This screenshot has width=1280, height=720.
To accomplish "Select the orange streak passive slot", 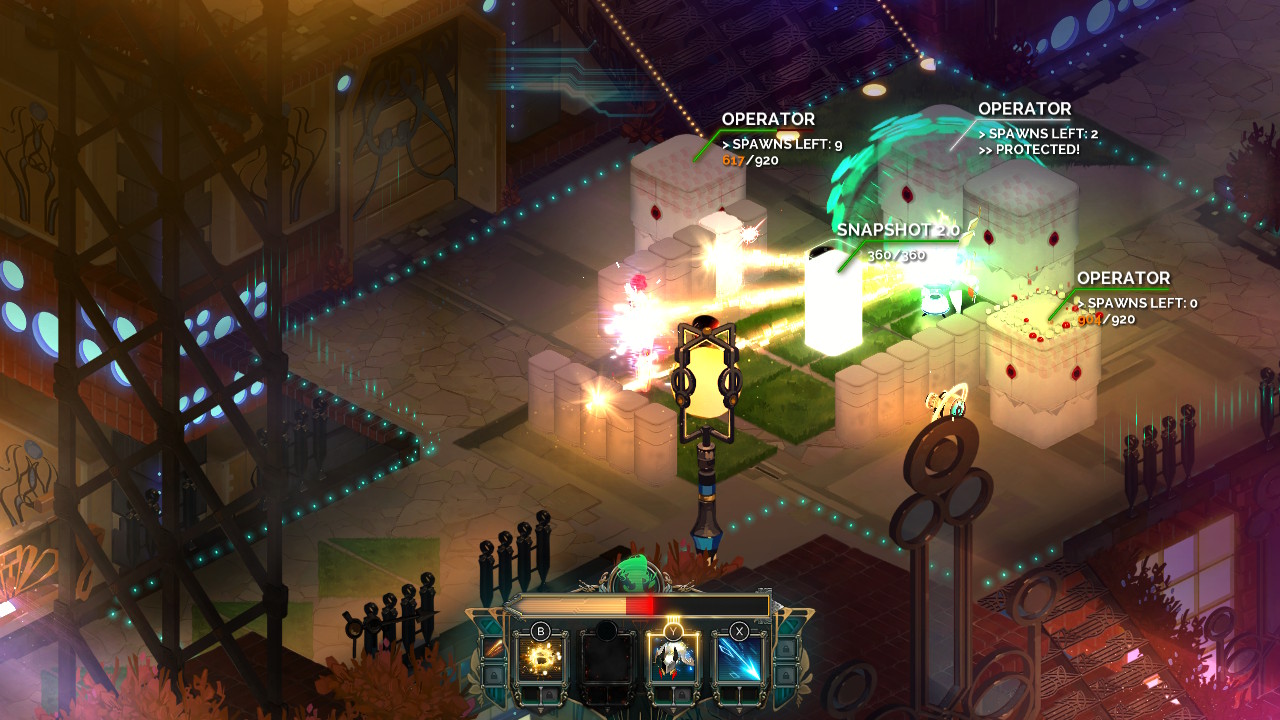I will click(493, 648).
